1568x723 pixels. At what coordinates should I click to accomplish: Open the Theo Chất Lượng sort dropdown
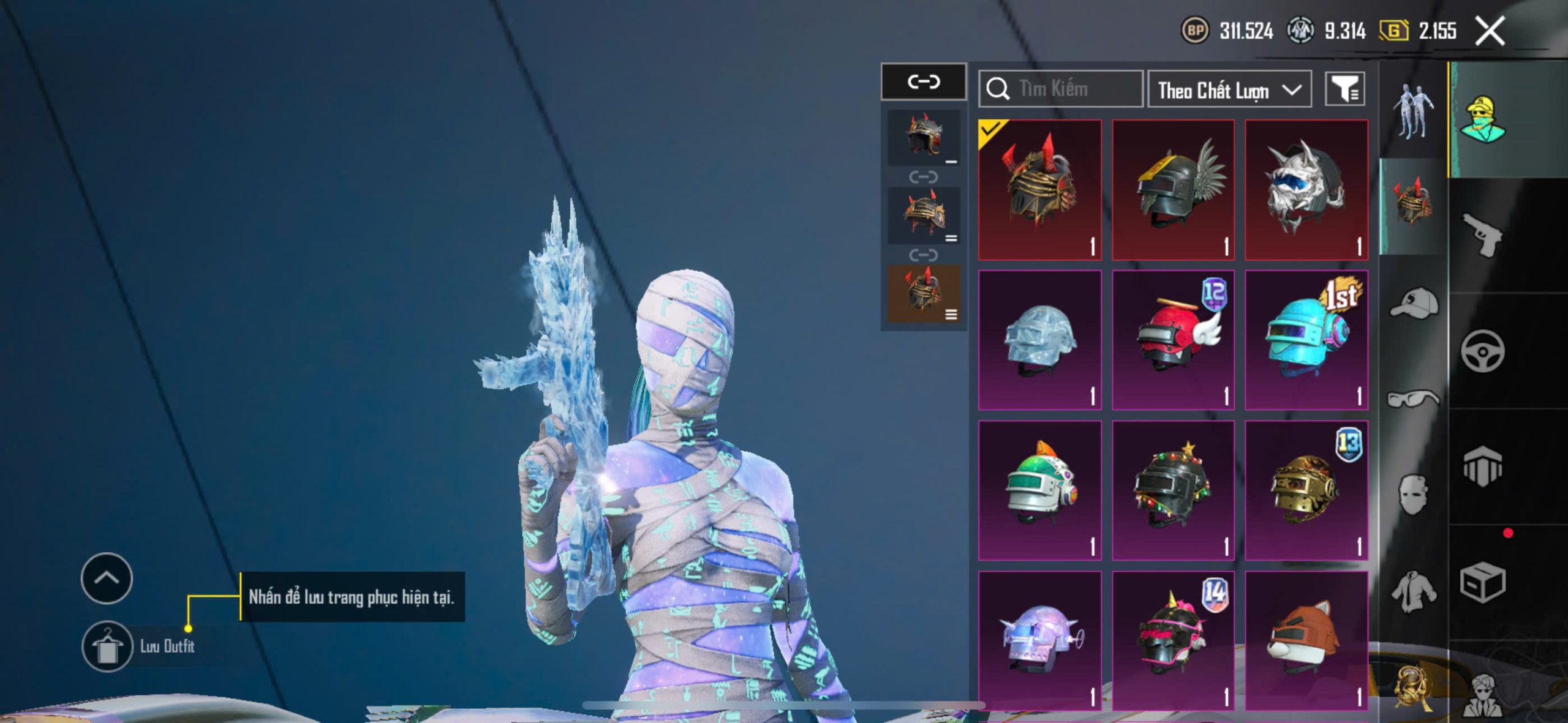click(x=1229, y=90)
